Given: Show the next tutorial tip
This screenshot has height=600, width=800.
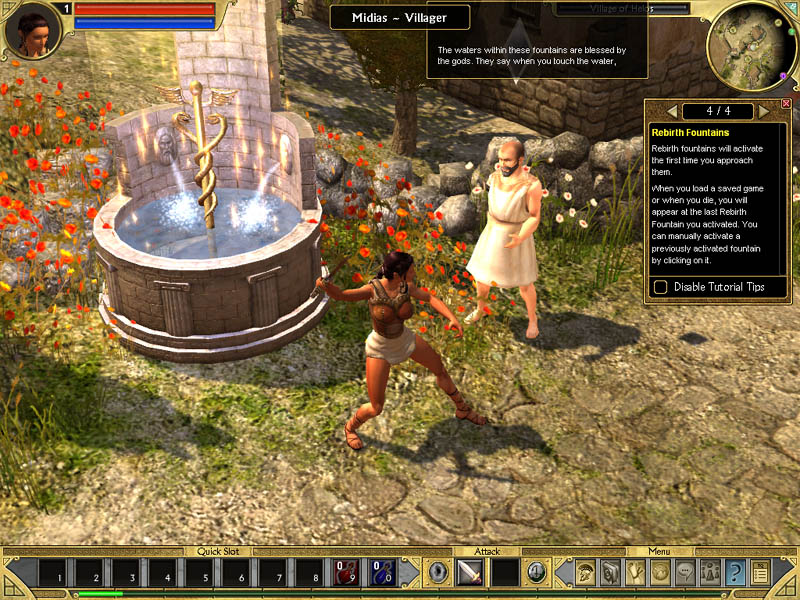Looking at the screenshot, I should pyautogui.click(x=764, y=110).
